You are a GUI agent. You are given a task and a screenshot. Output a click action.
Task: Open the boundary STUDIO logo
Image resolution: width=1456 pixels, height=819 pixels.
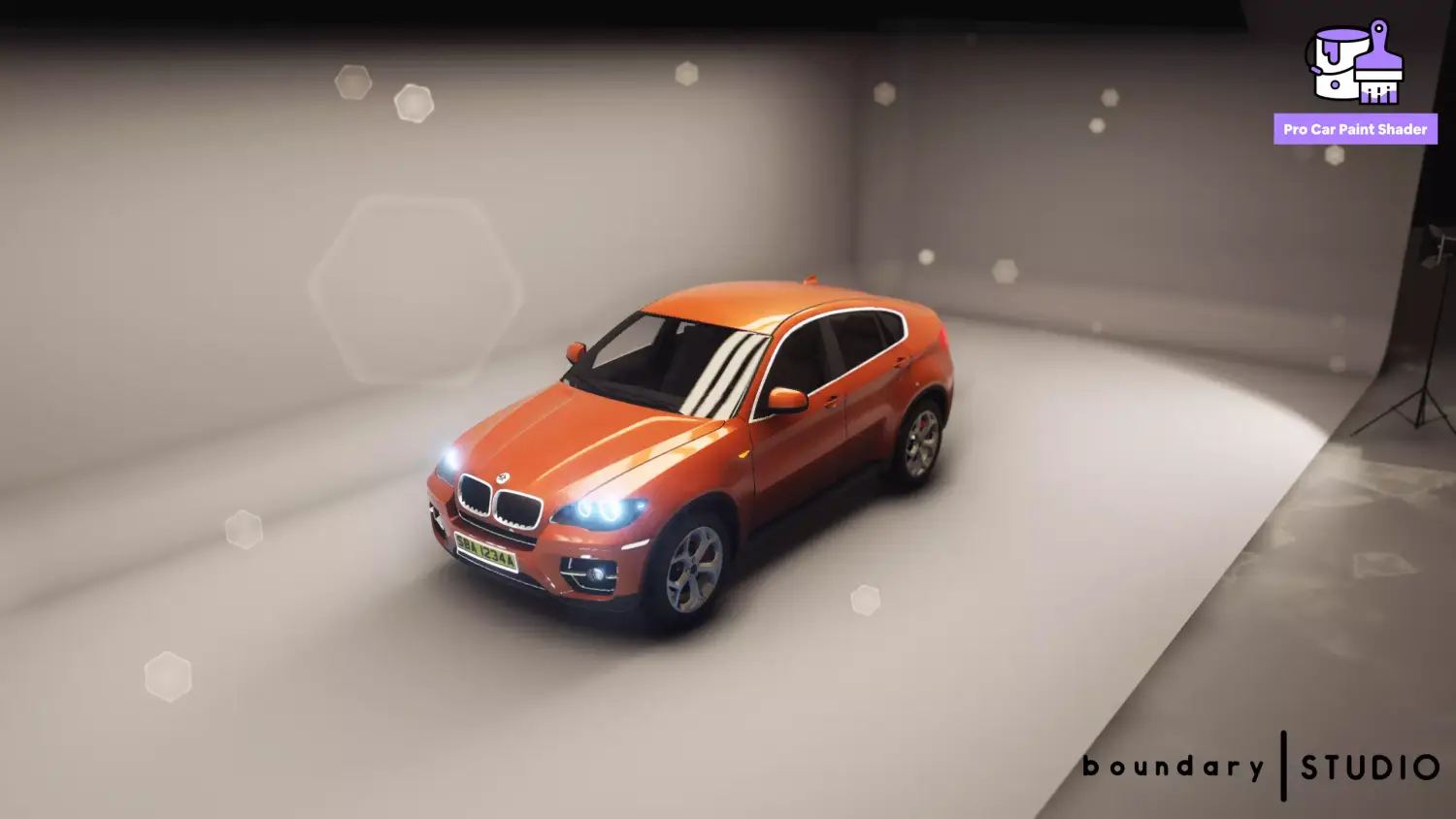pyautogui.click(x=1261, y=767)
